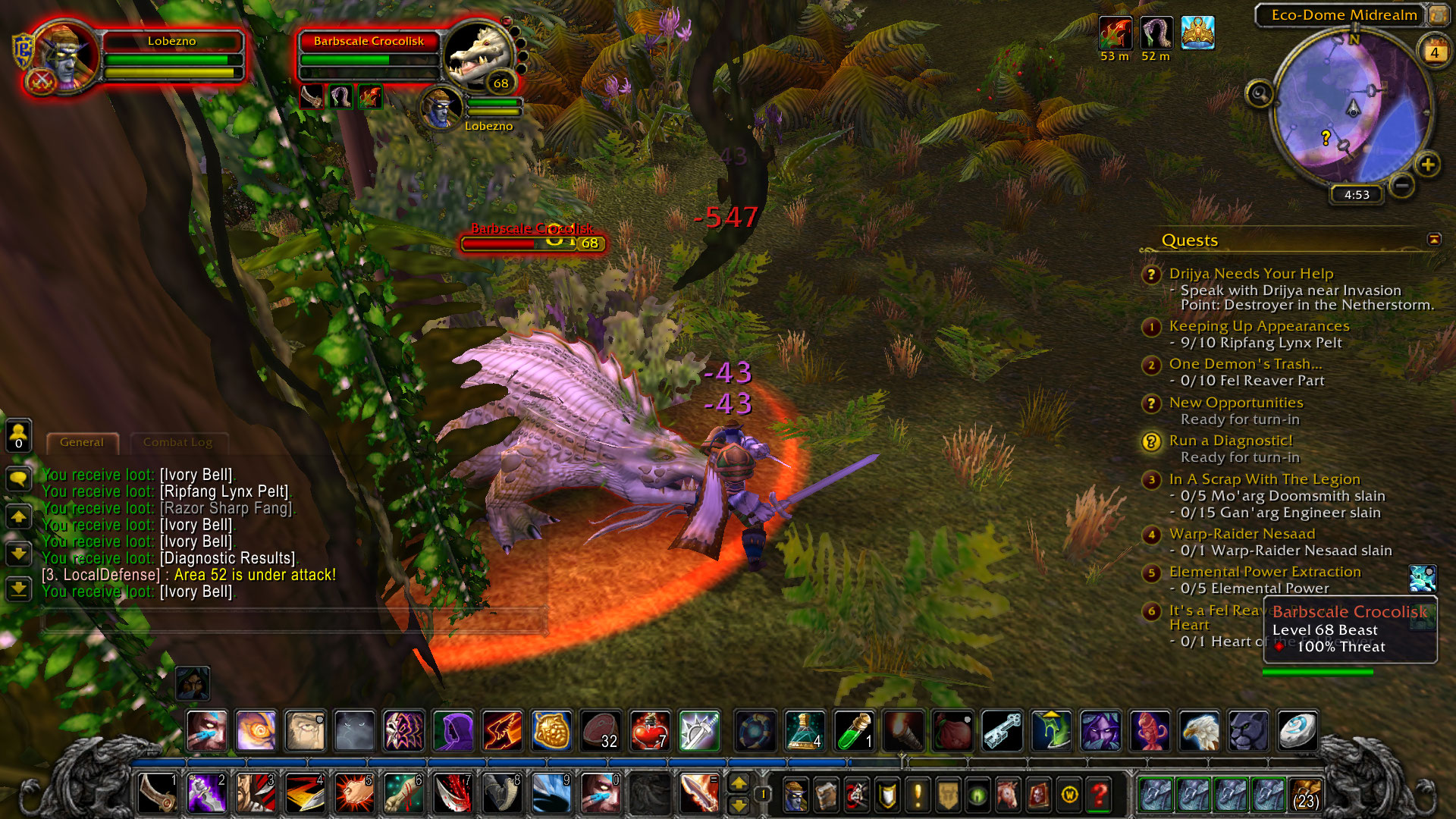The width and height of the screenshot is (1456, 819).
Task: Click the Barbscale Crocolisk target portrait
Action: 479,56
